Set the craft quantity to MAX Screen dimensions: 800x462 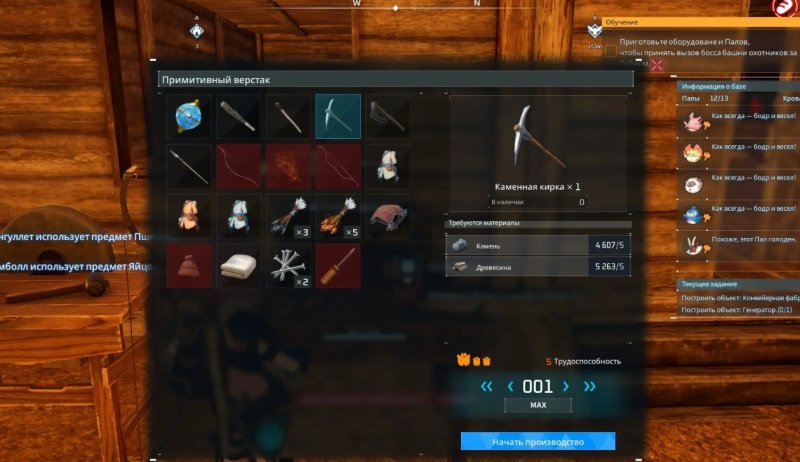coord(538,406)
